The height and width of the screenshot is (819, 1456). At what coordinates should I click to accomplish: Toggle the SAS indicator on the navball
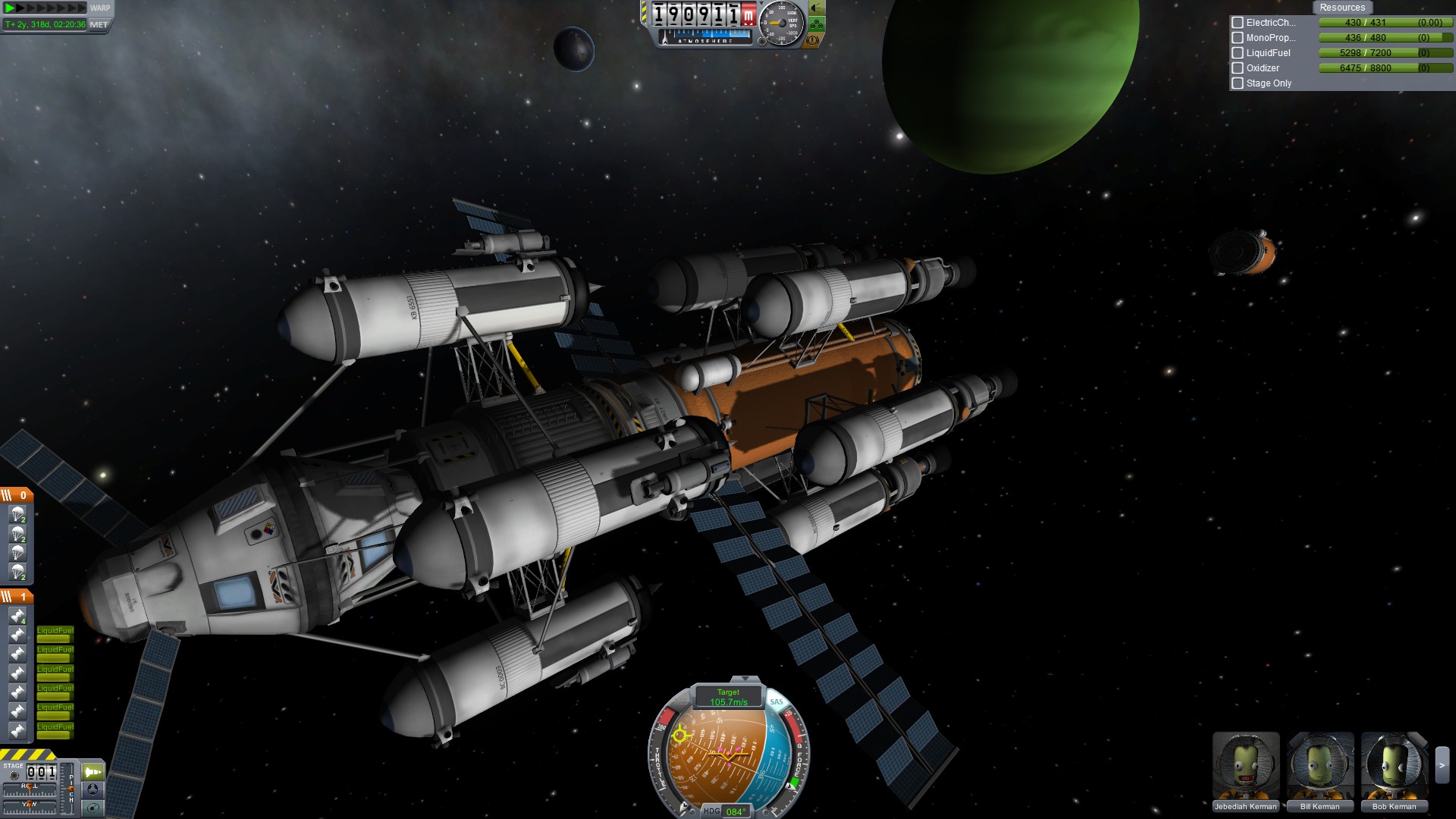point(777,701)
